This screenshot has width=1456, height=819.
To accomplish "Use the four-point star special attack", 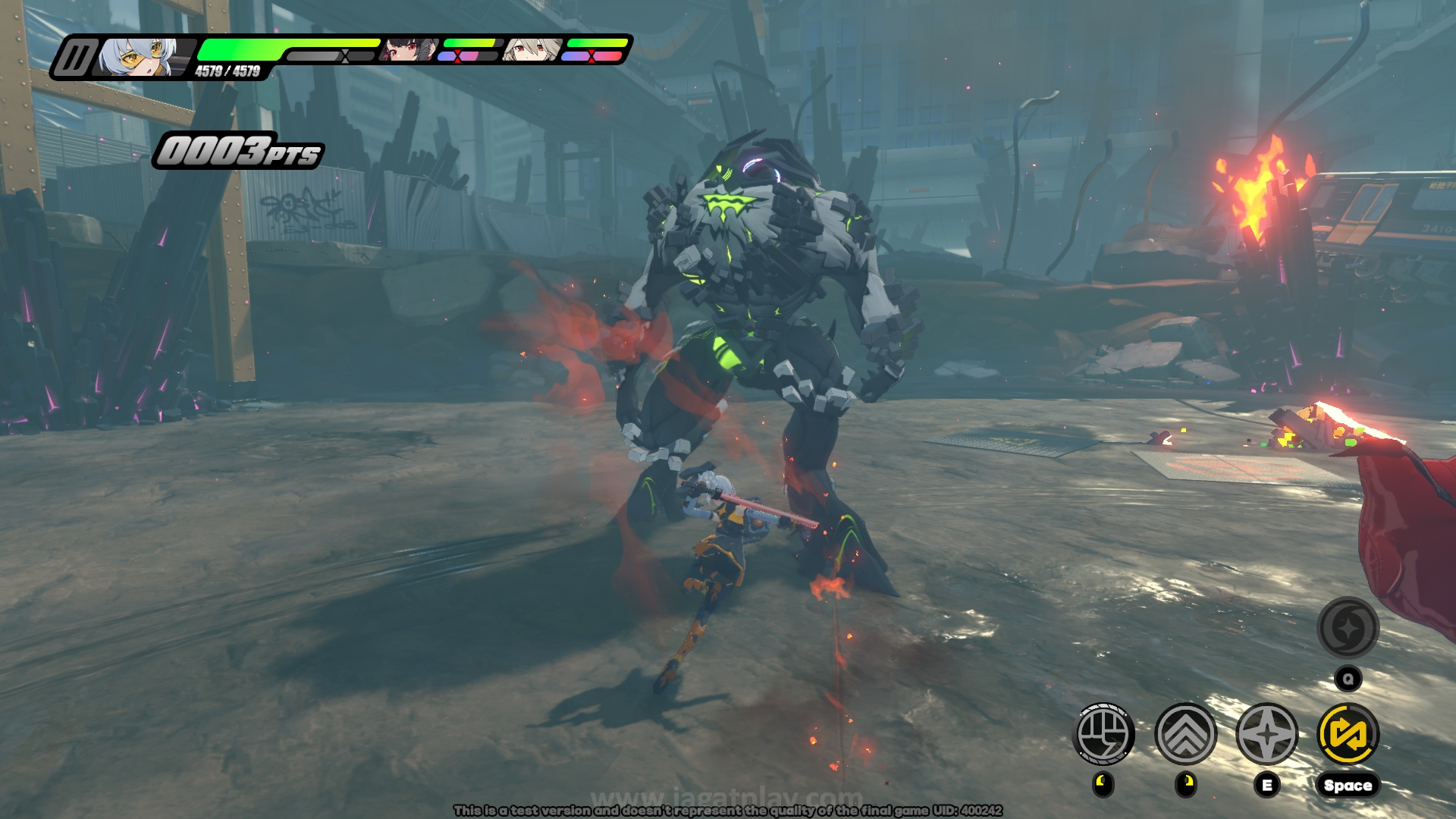I will pyautogui.click(x=1266, y=733).
